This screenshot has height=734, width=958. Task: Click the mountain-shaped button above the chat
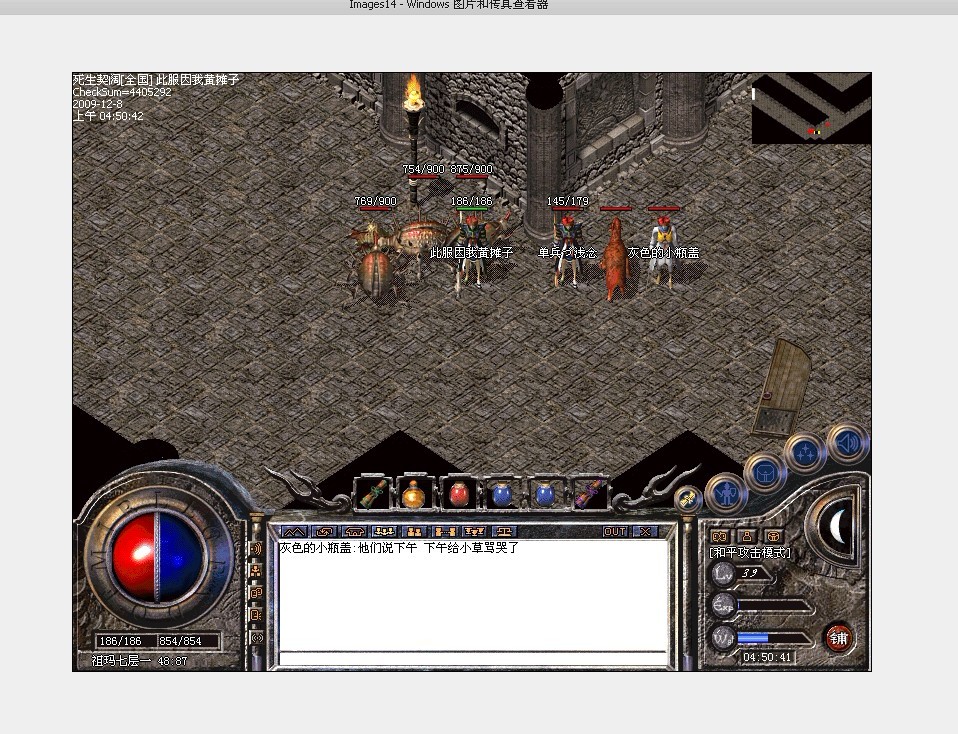pos(294,531)
